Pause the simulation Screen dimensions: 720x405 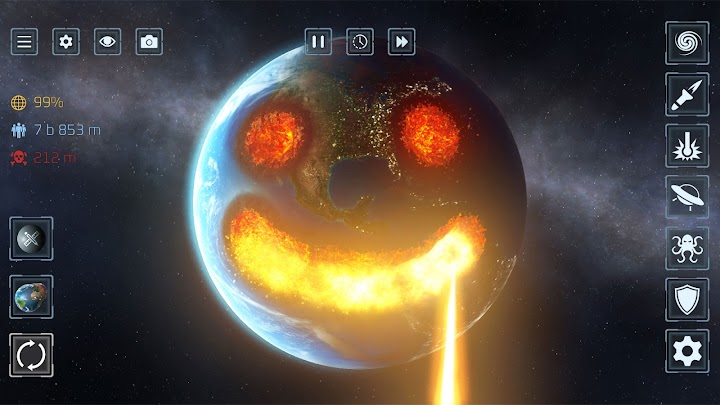pos(318,42)
